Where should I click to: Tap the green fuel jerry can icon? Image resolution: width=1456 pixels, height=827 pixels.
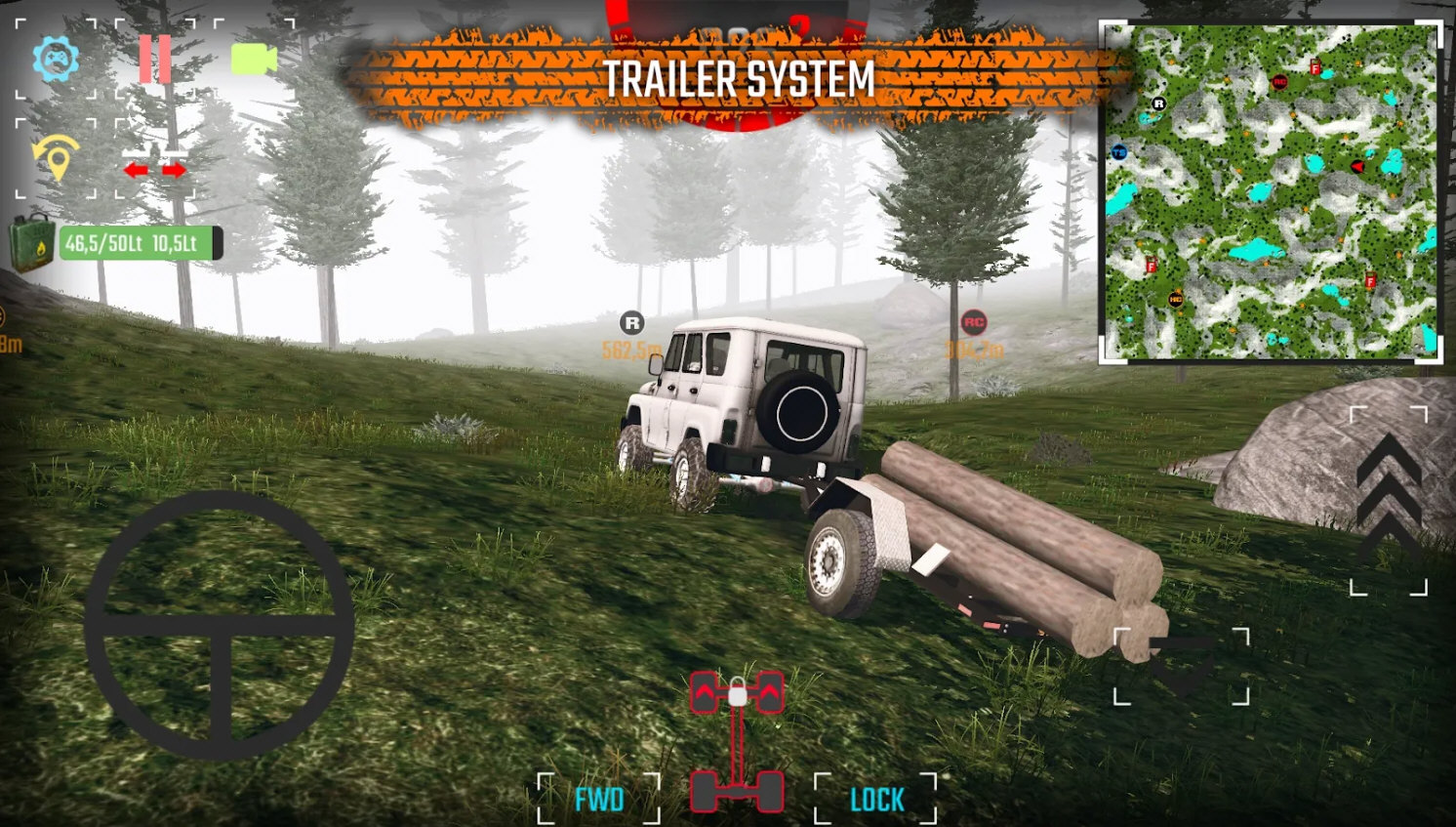32,242
